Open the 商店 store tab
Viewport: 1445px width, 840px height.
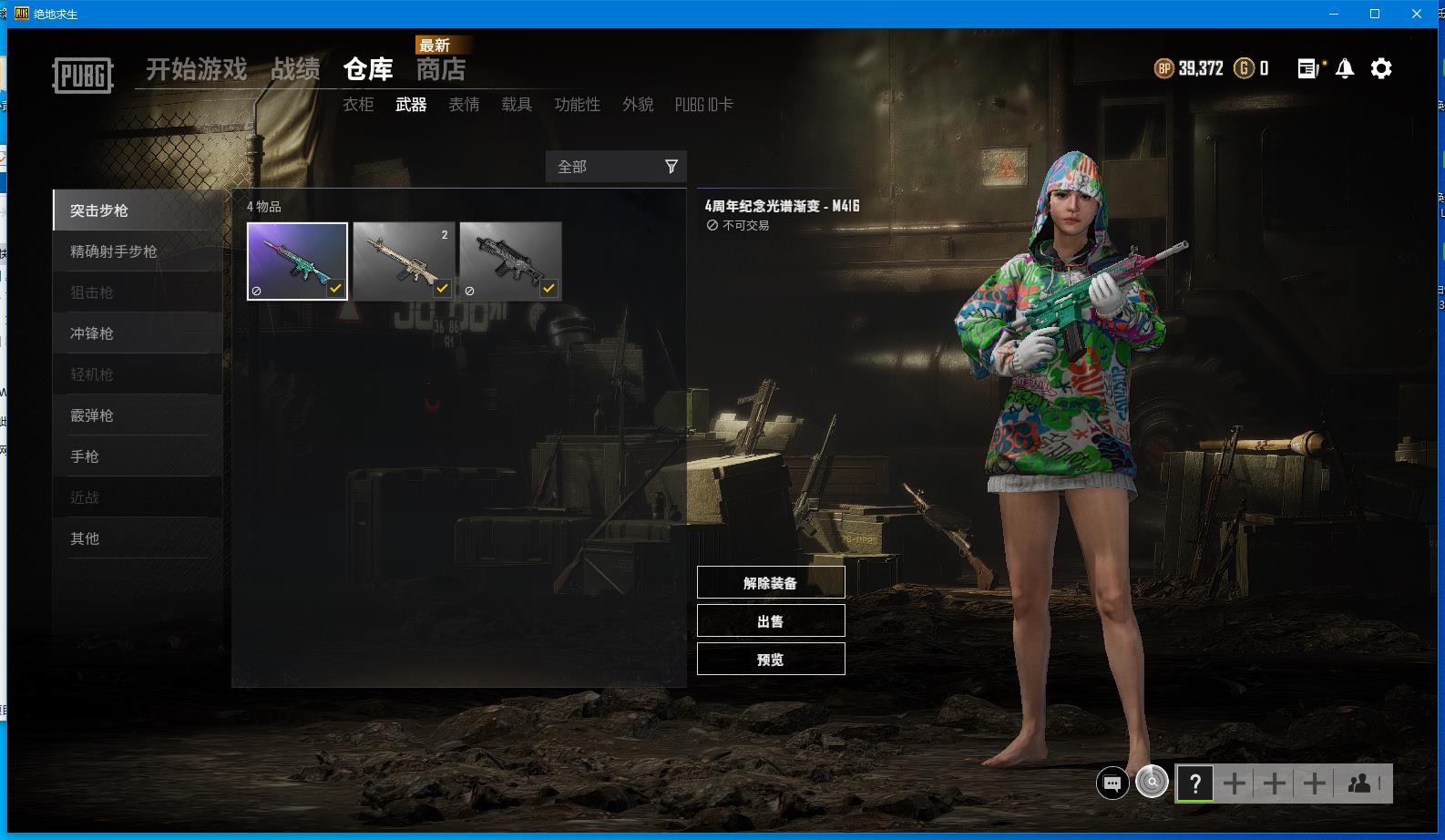(441, 69)
